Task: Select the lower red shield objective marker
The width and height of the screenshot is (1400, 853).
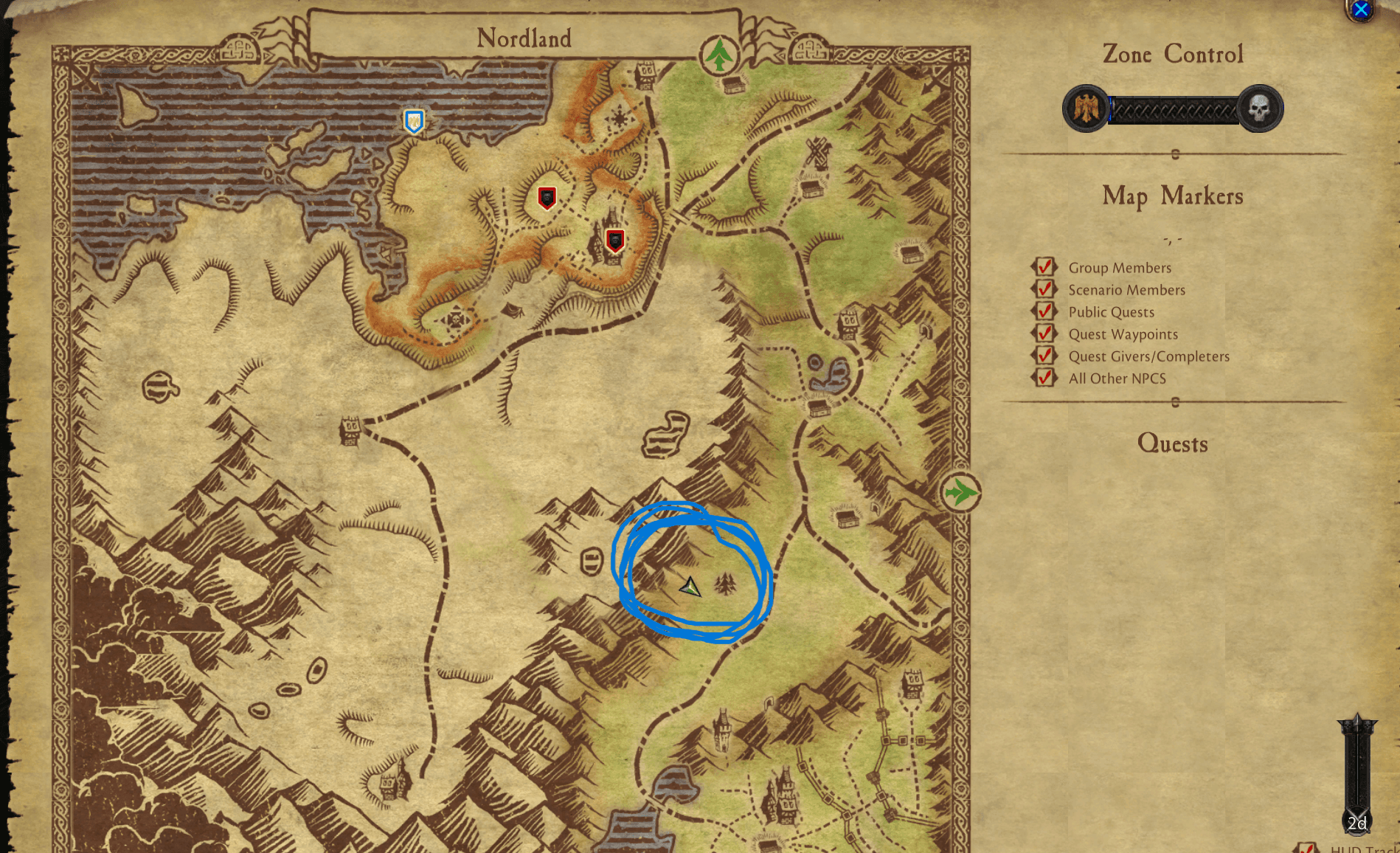Action: (x=614, y=241)
